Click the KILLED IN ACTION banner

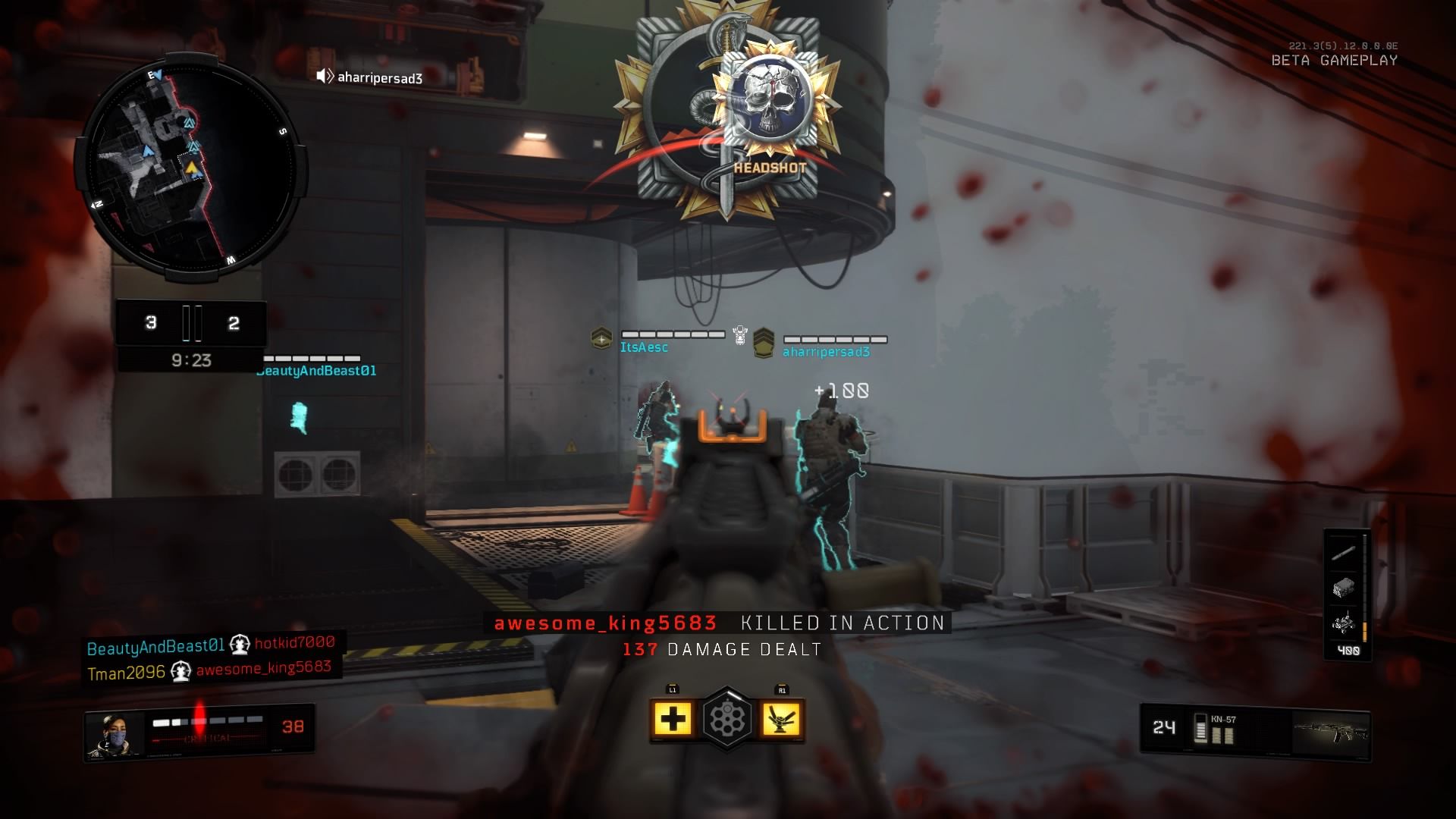[842, 624]
